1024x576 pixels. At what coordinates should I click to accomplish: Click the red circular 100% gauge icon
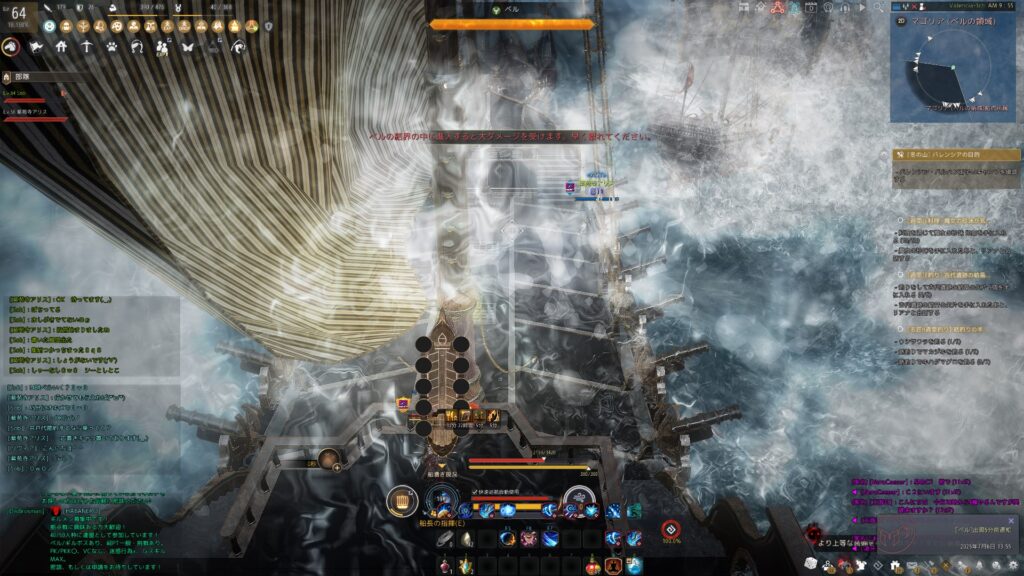[669, 529]
